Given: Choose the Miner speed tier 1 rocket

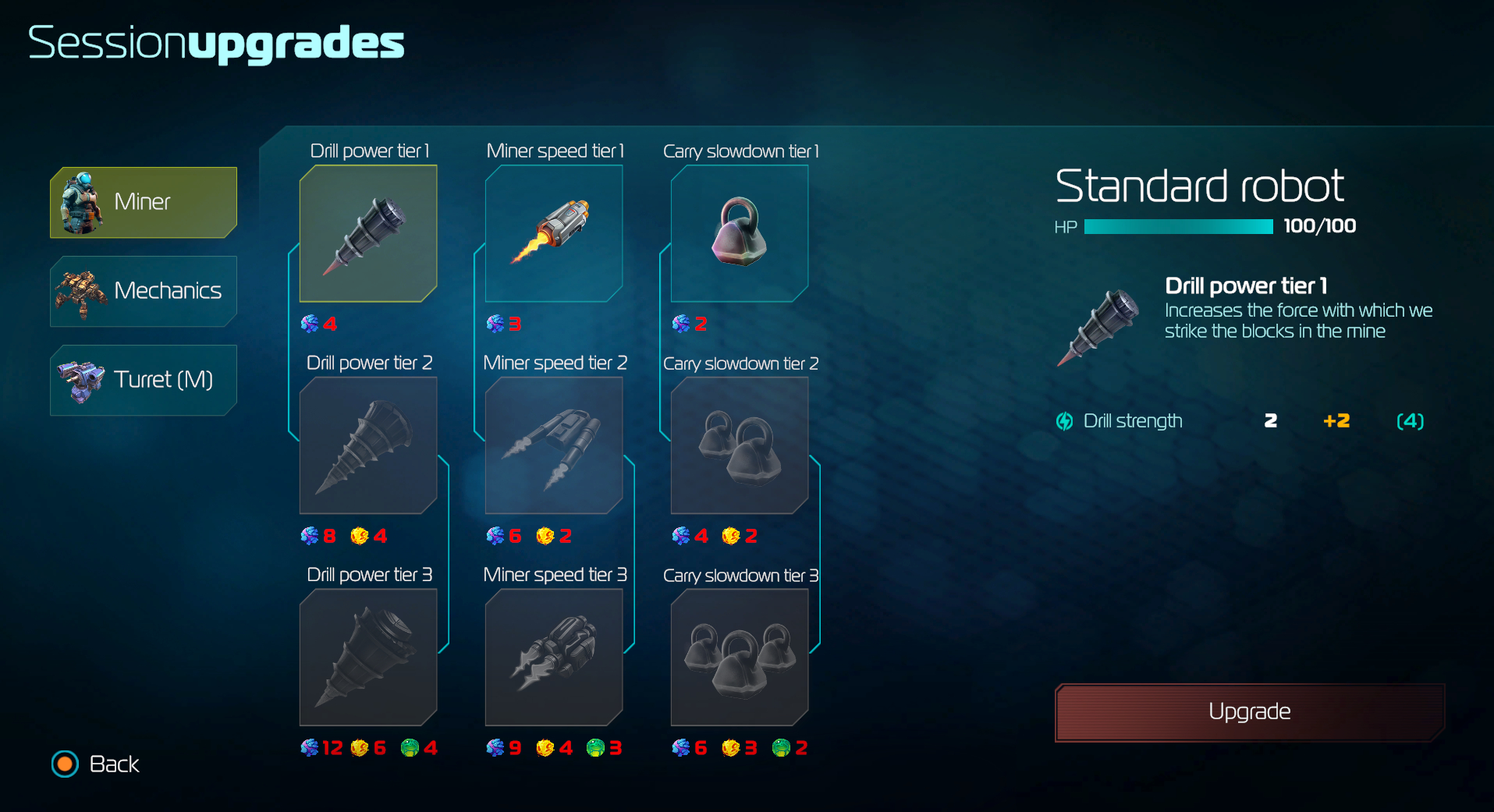Looking at the screenshot, I should click(x=554, y=233).
